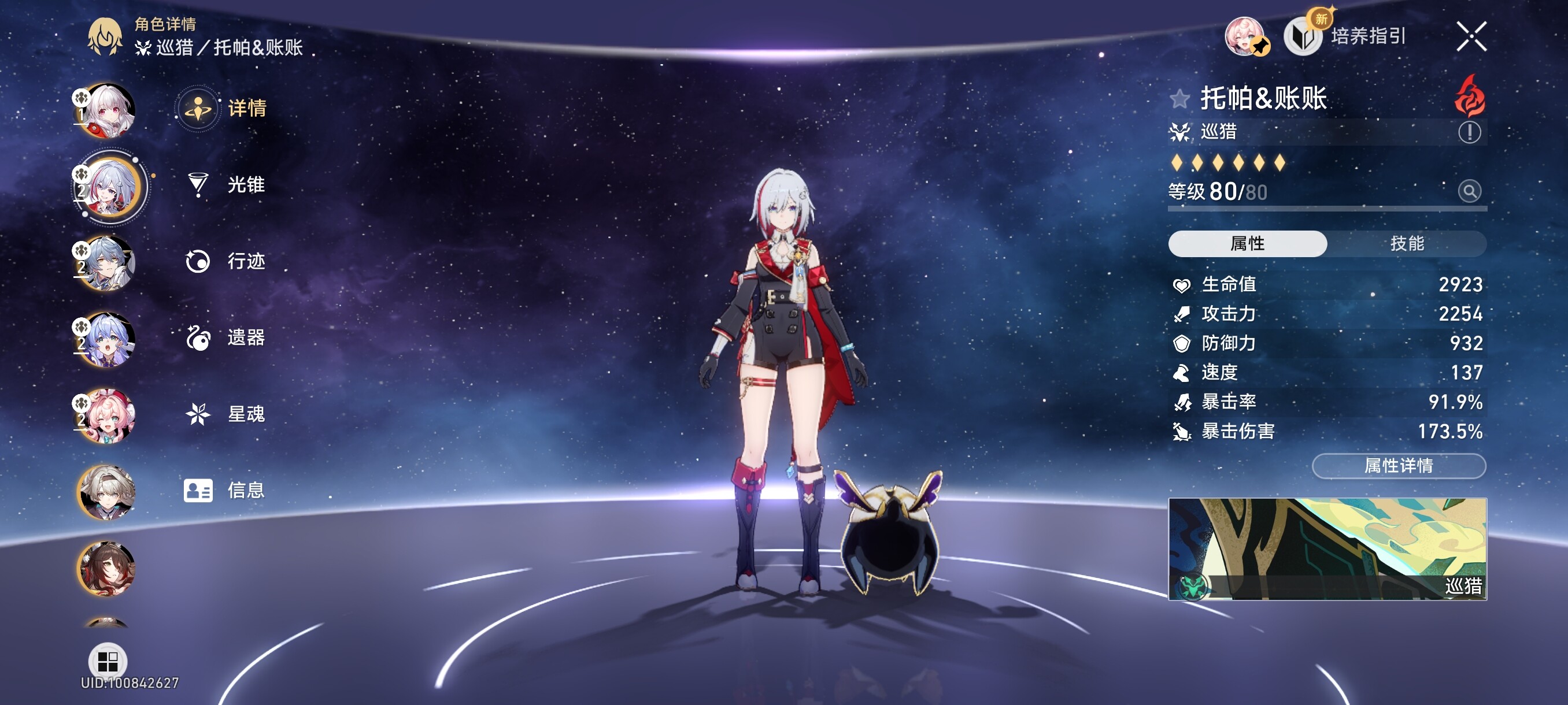Image resolution: width=1568 pixels, height=705 pixels.
Task: Select the white-haired red-eyed character portrait
Action: [x=107, y=111]
